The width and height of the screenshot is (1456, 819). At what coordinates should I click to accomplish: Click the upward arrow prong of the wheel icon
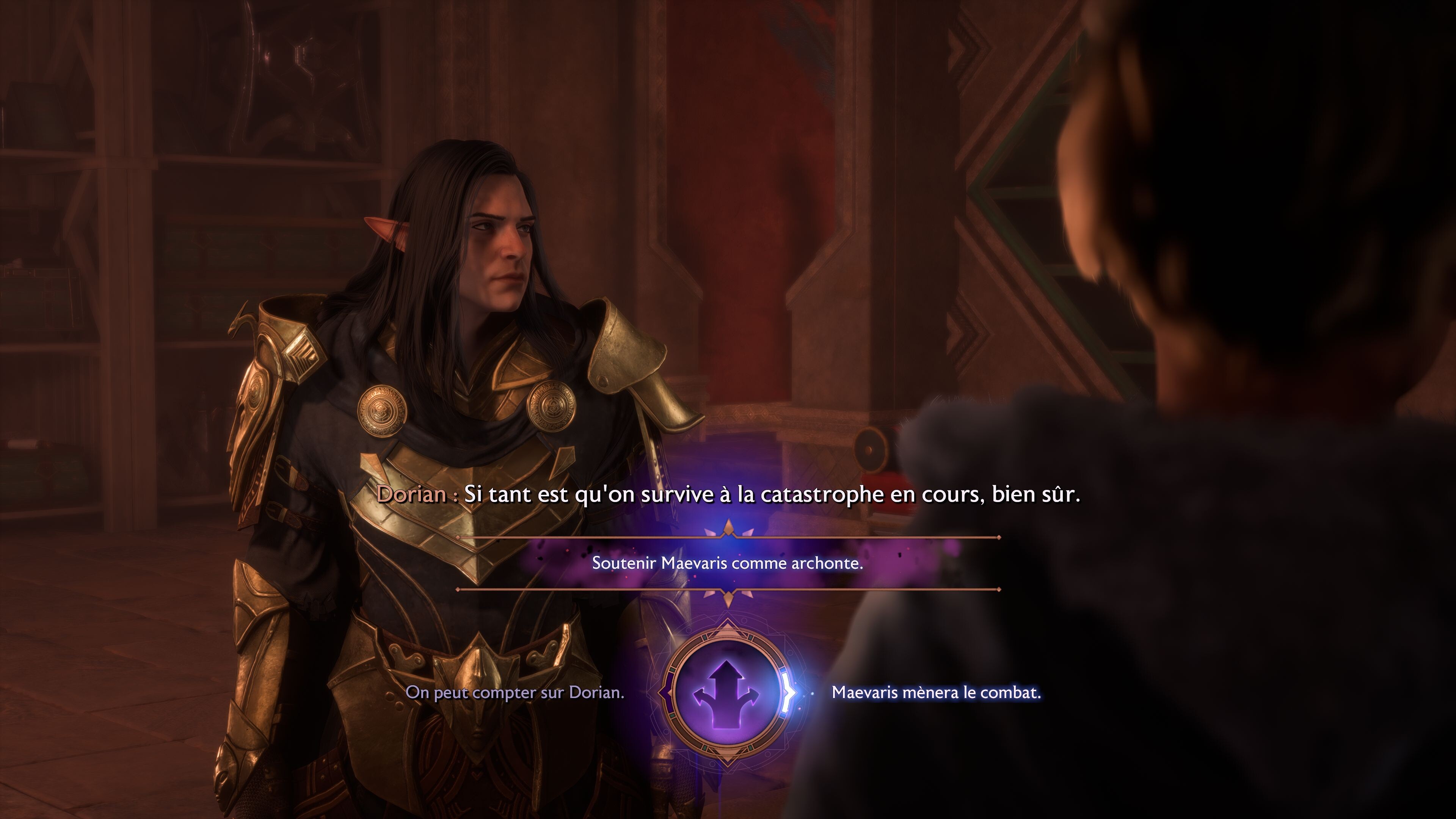(x=728, y=669)
